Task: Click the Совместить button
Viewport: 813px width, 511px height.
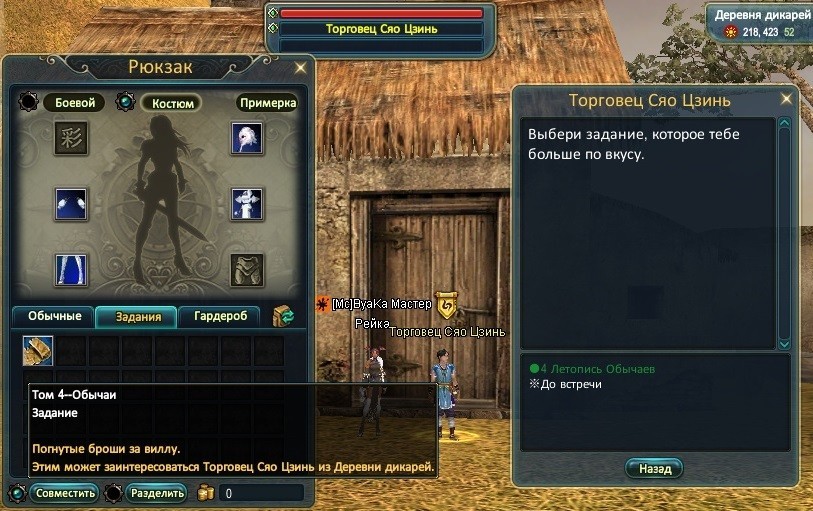Action: pos(64,493)
